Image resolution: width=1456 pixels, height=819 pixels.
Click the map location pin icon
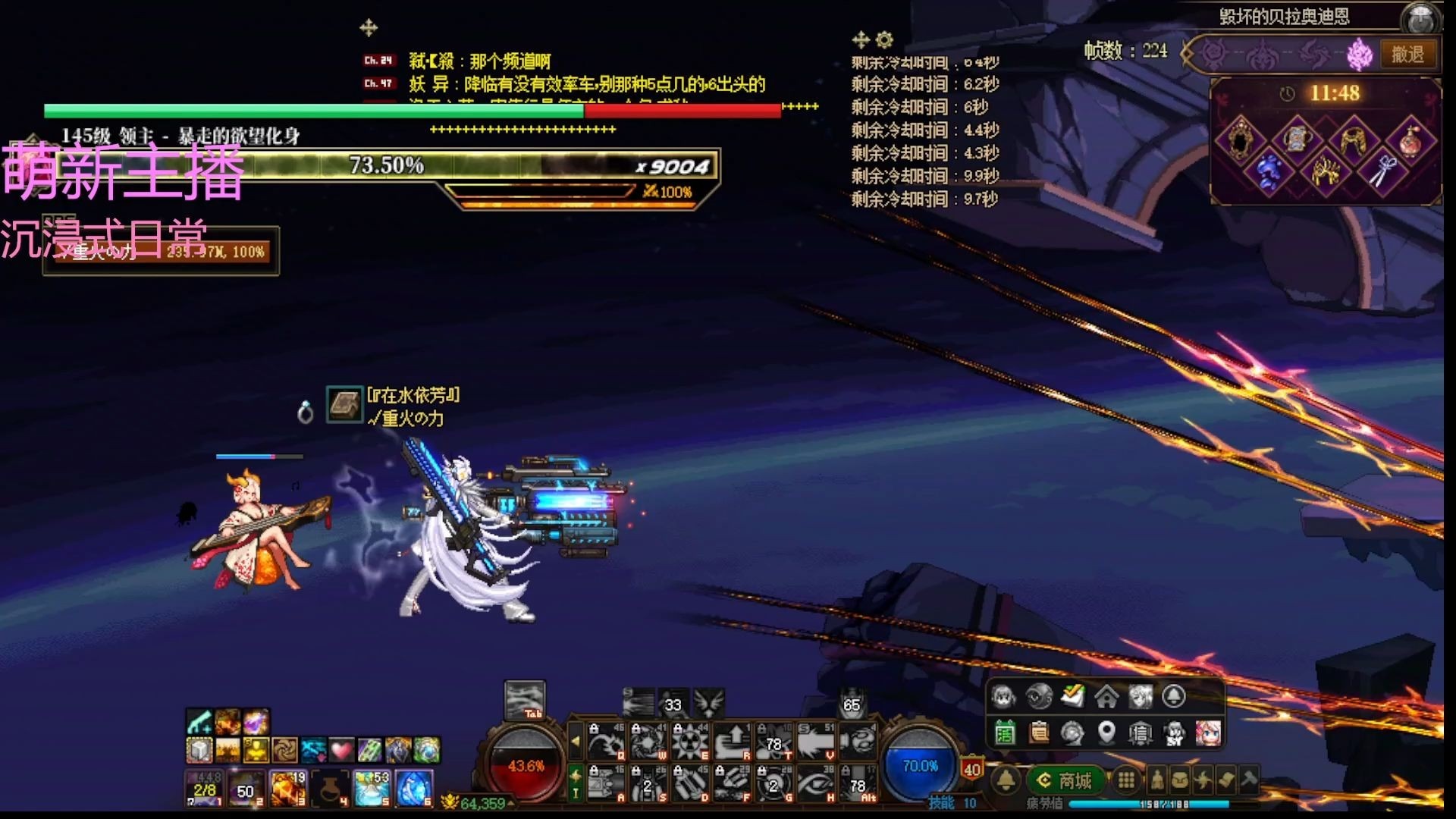1106,733
